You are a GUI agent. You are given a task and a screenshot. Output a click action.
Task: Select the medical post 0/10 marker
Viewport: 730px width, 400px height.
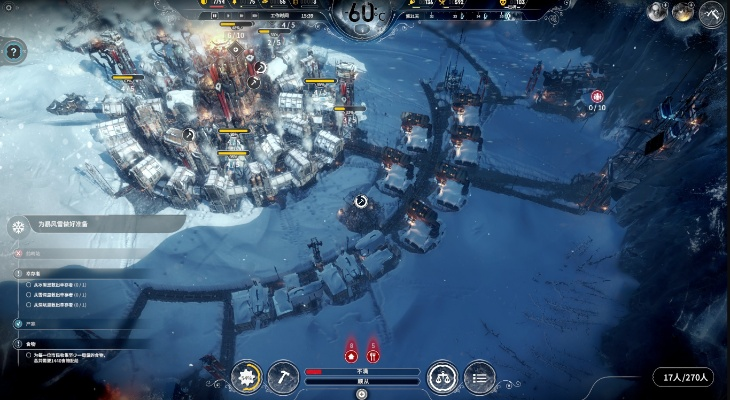coord(597,98)
